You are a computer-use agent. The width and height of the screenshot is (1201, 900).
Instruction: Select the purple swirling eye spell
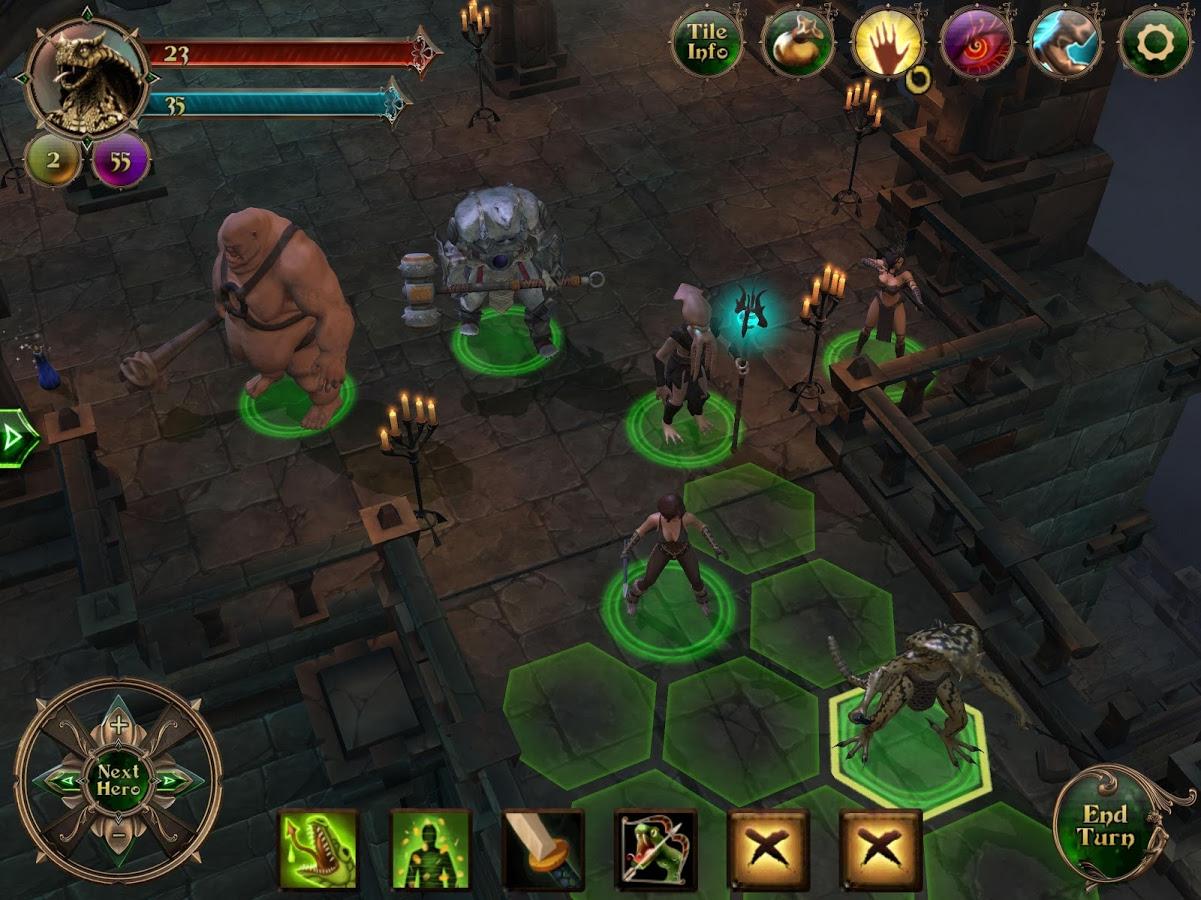[x=976, y=43]
